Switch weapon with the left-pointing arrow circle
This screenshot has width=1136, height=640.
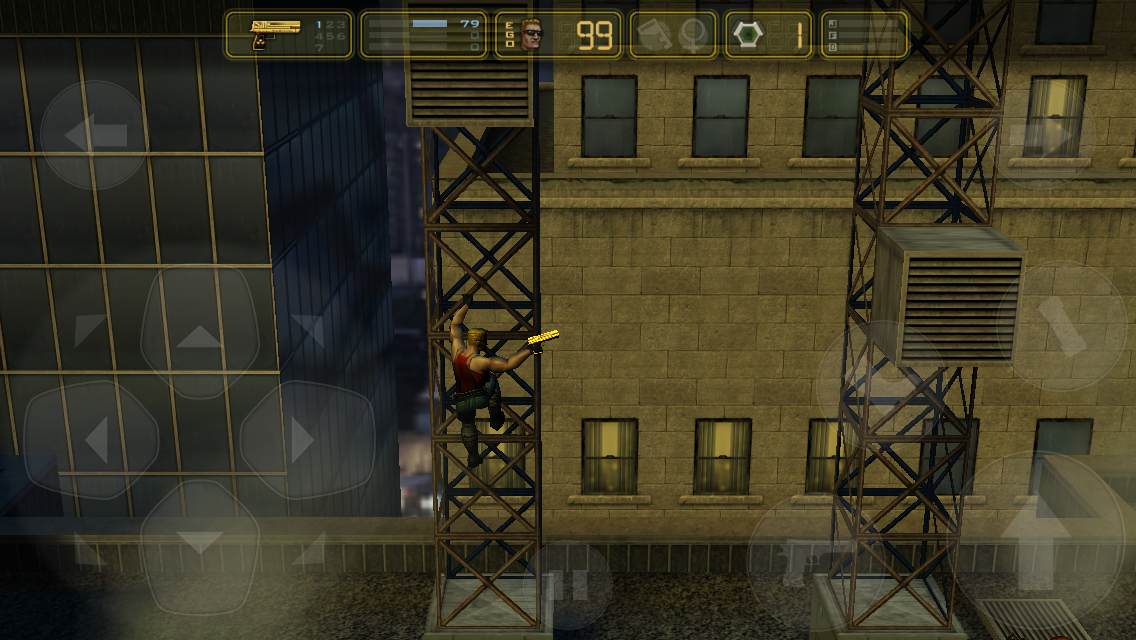(95, 134)
